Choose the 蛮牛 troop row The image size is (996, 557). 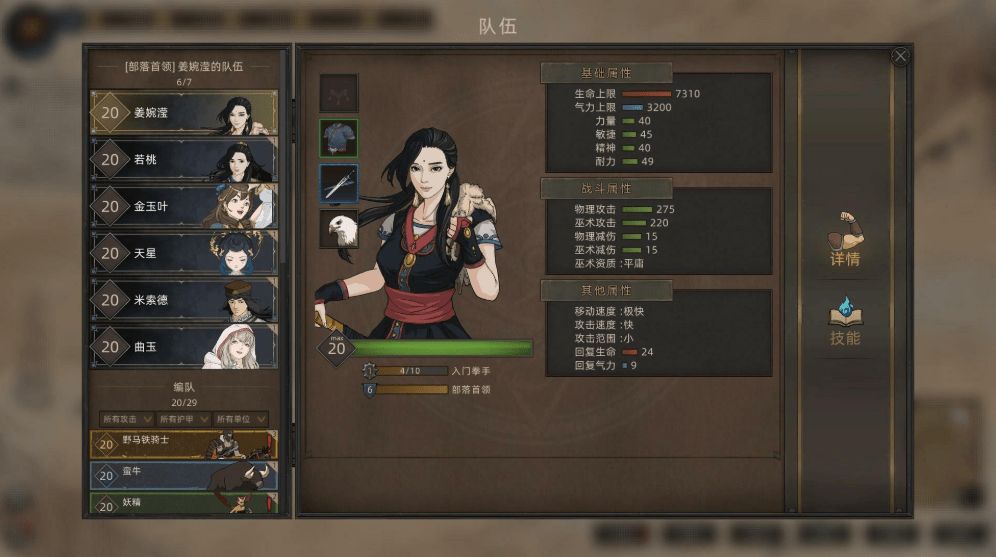click(184, 475)
